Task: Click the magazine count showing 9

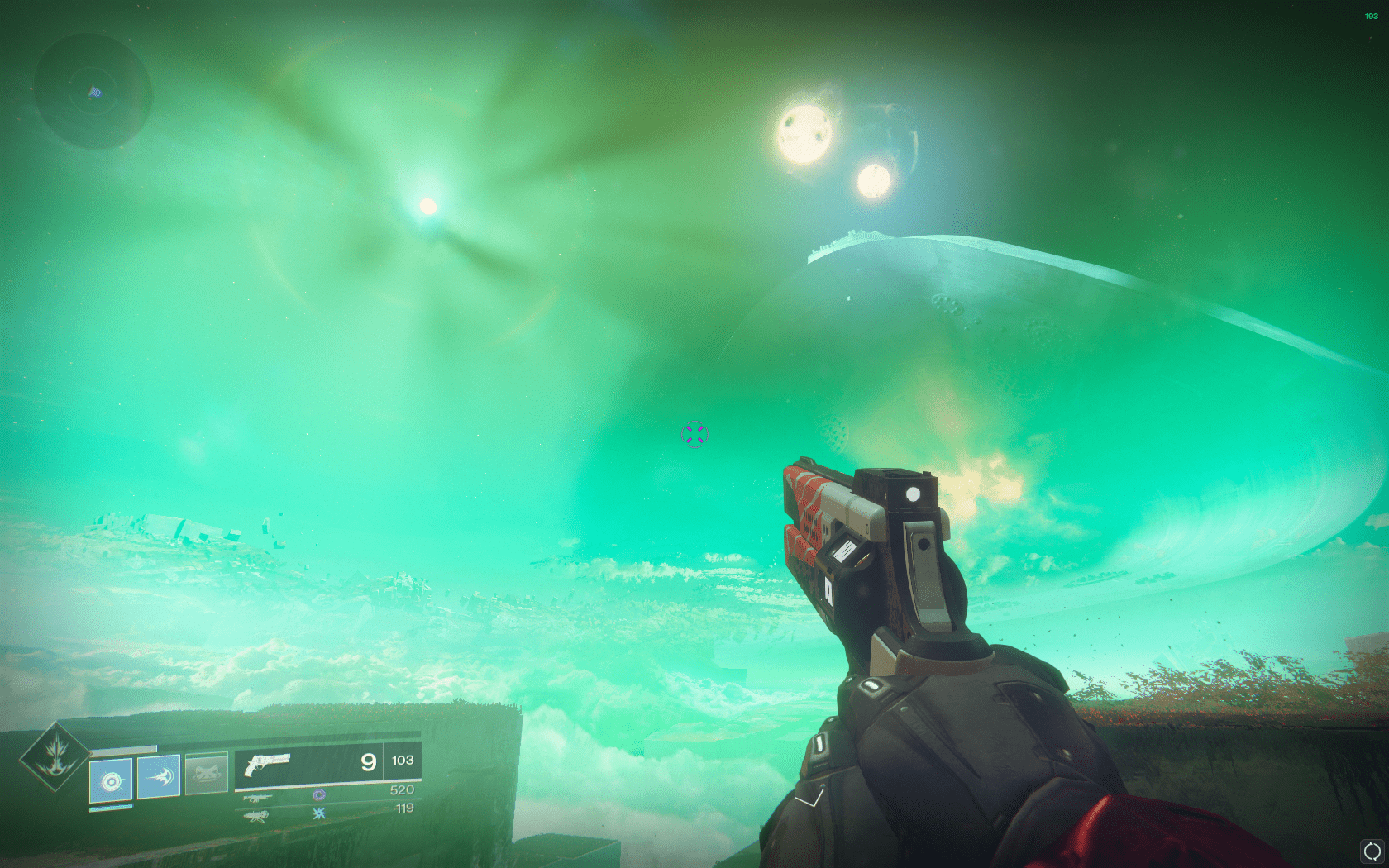Action: coord(369,763)
